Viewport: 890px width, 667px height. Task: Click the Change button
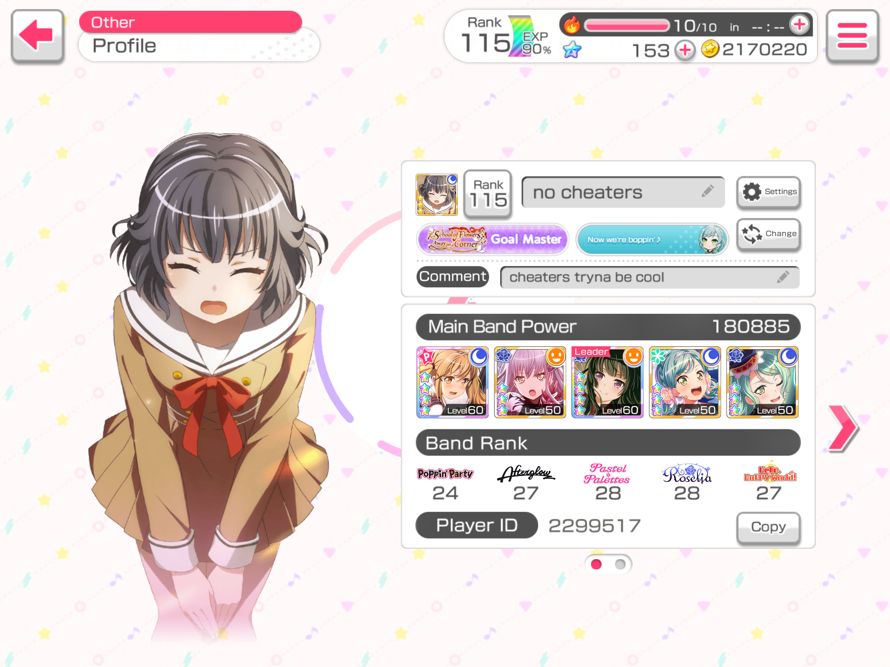[768, 234]
